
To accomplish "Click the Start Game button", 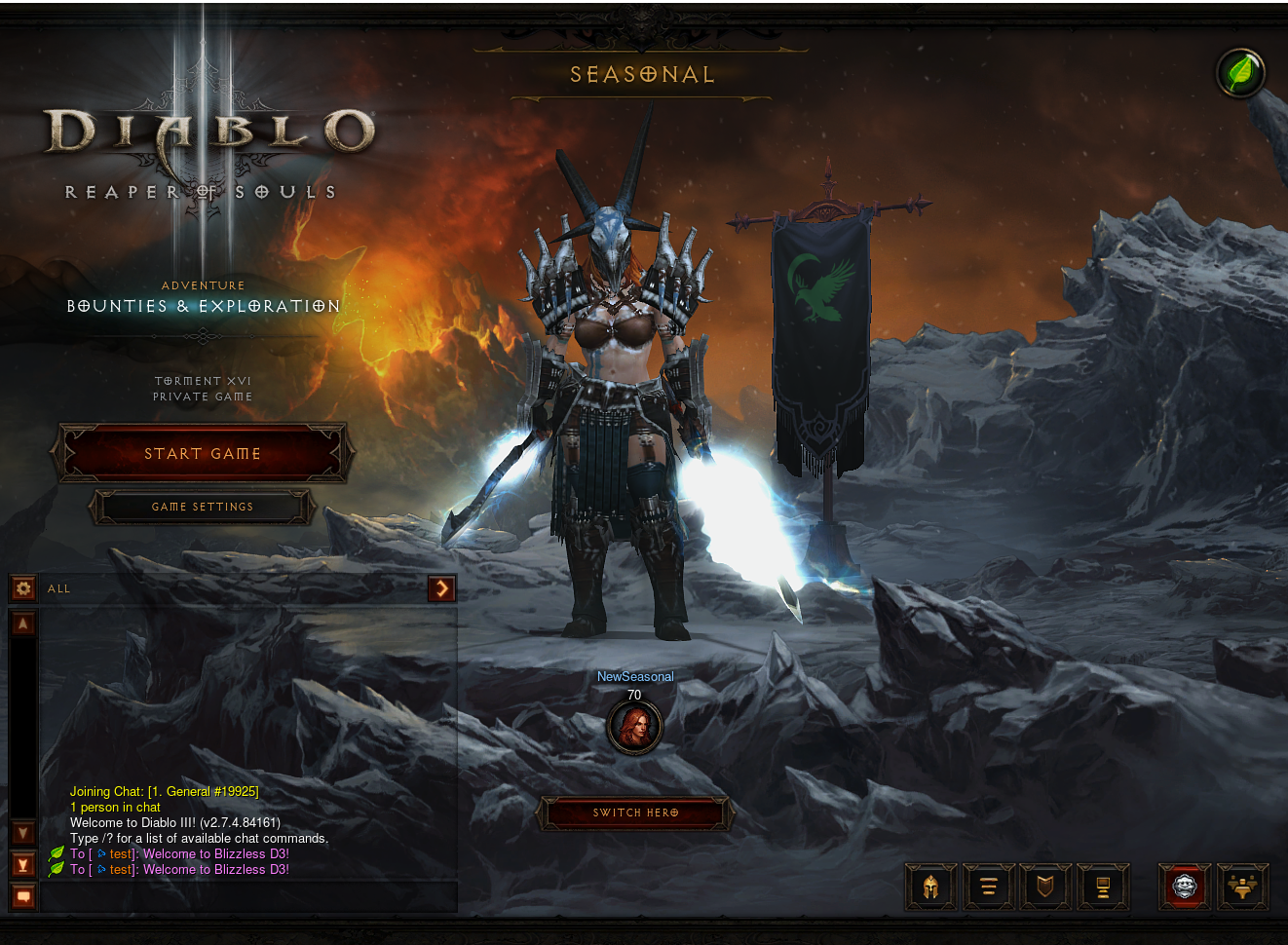I will click(203, 453).
